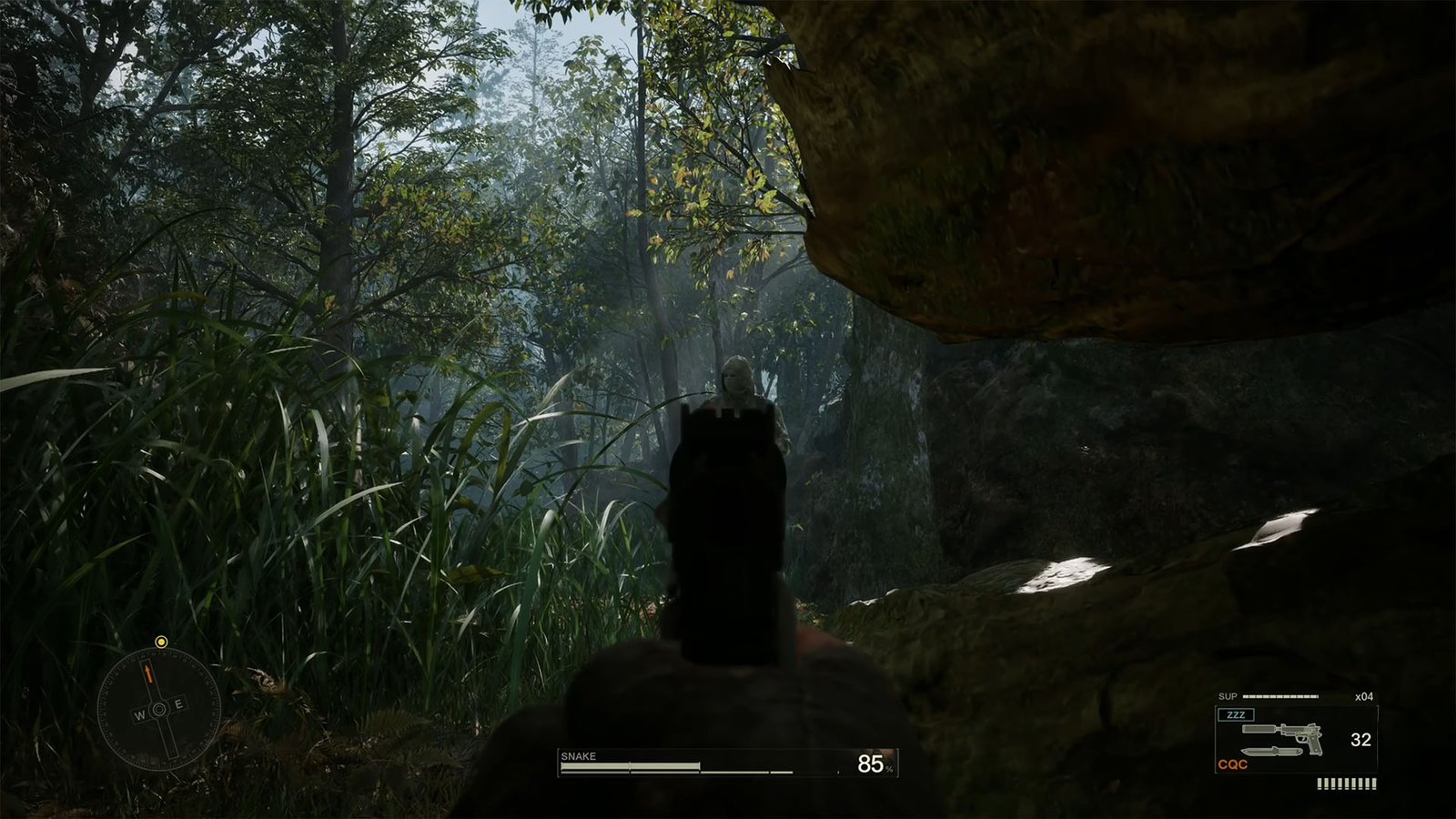
Task: Click the orange CQC indicator
Action: 1232,763
